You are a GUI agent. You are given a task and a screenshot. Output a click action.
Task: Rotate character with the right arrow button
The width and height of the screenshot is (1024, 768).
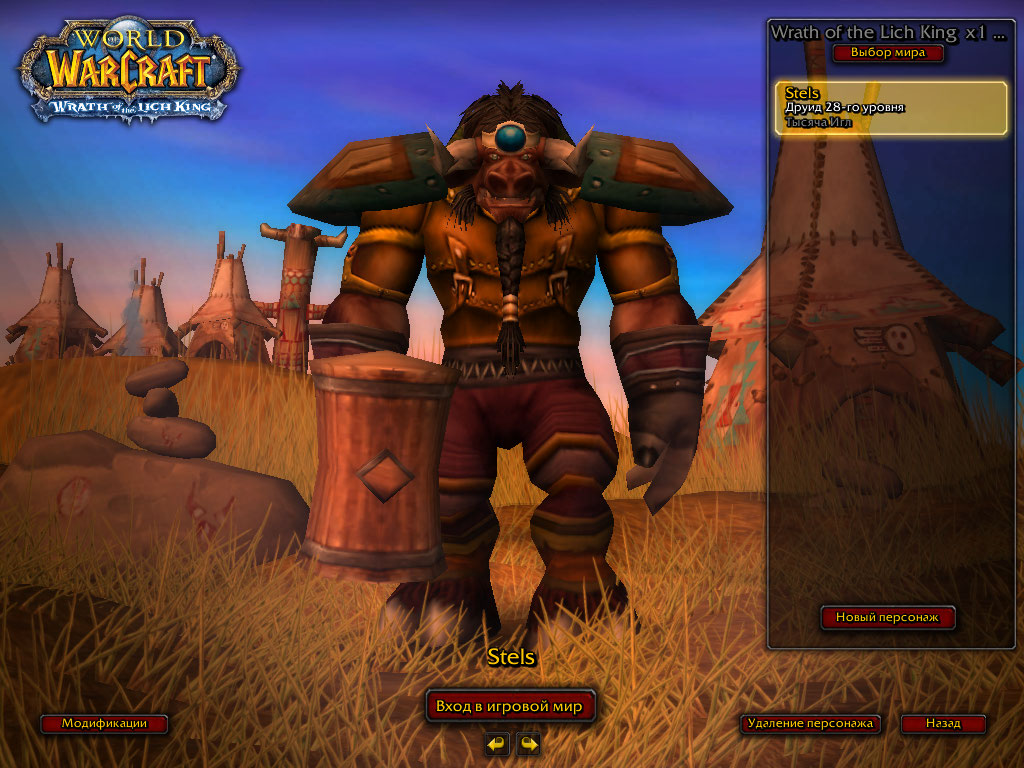click(x=528, y=743)
